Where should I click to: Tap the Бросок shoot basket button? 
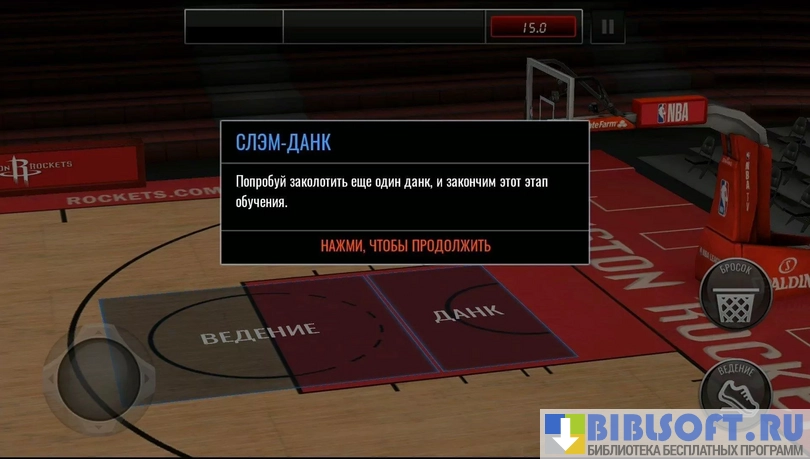point(735,292)
